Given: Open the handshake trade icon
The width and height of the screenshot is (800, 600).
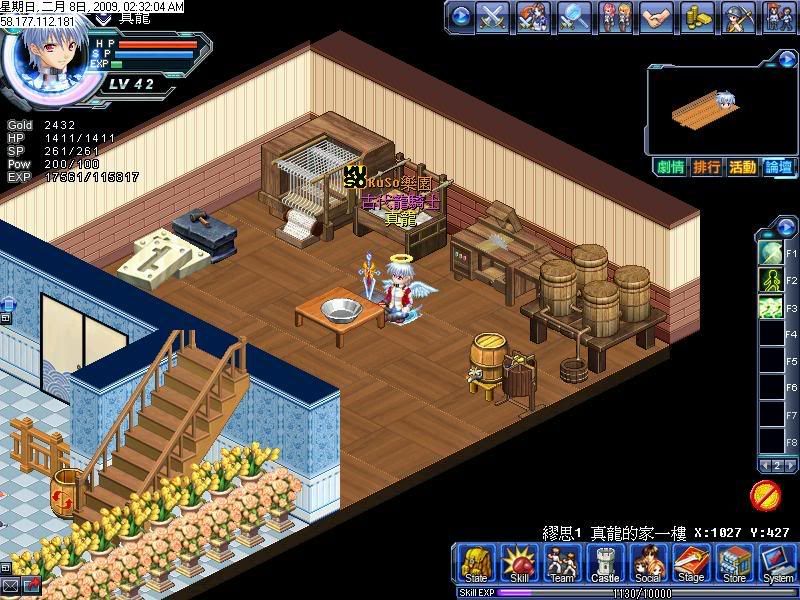Looking at the screenshot, I should point(656,17).
